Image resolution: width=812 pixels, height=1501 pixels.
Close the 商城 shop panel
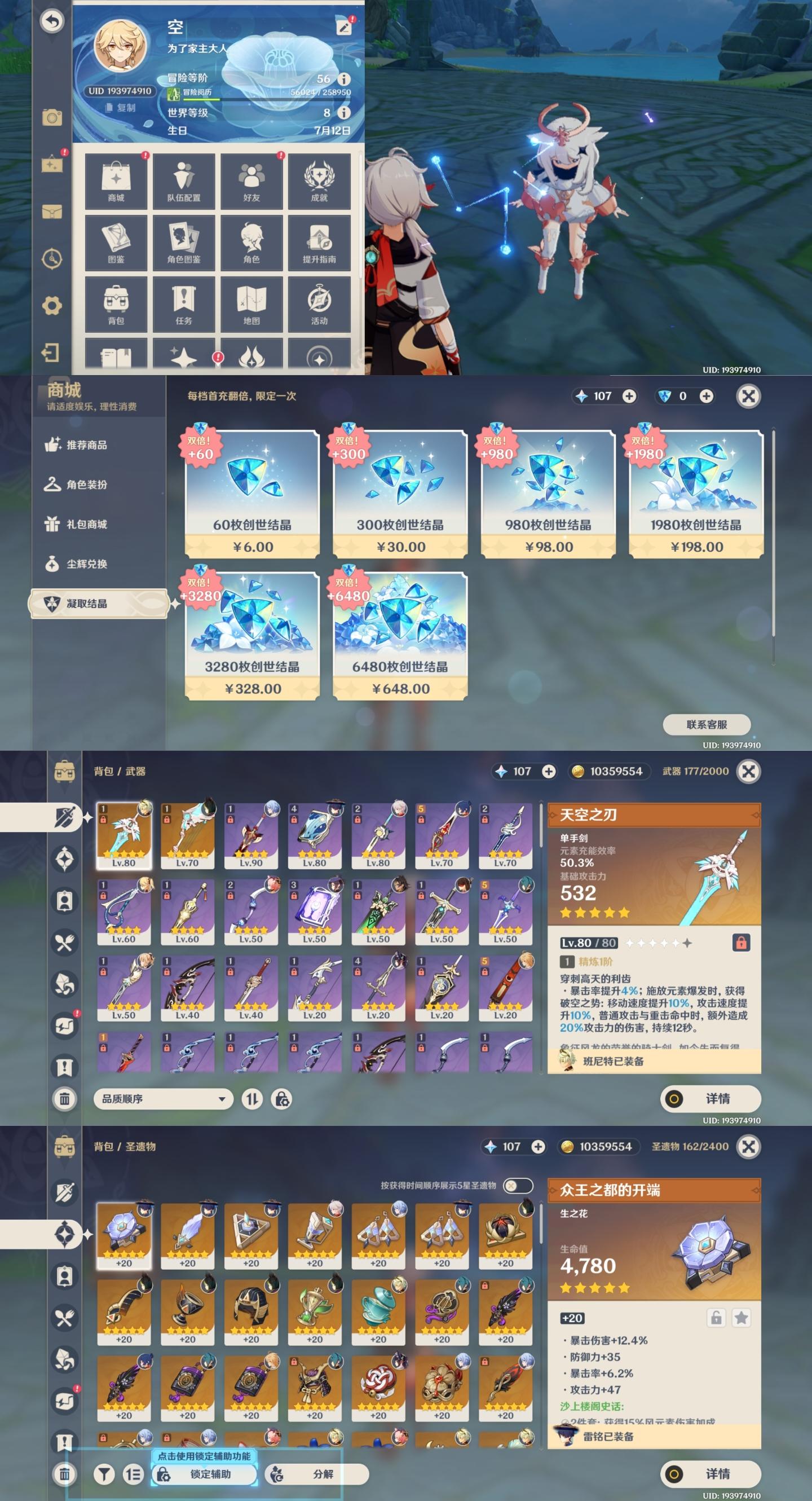(x=748, y=396)
